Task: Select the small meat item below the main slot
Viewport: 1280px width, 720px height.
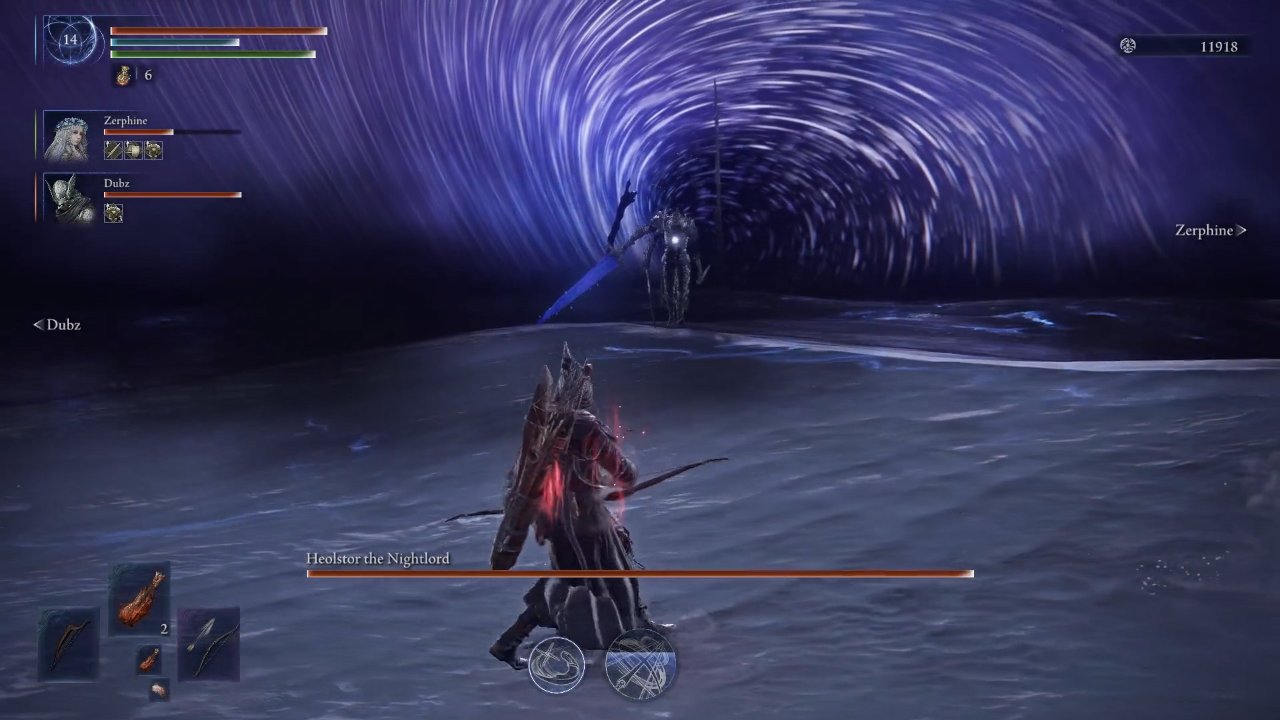Action: pyautogui.click(x=148, y=659)
